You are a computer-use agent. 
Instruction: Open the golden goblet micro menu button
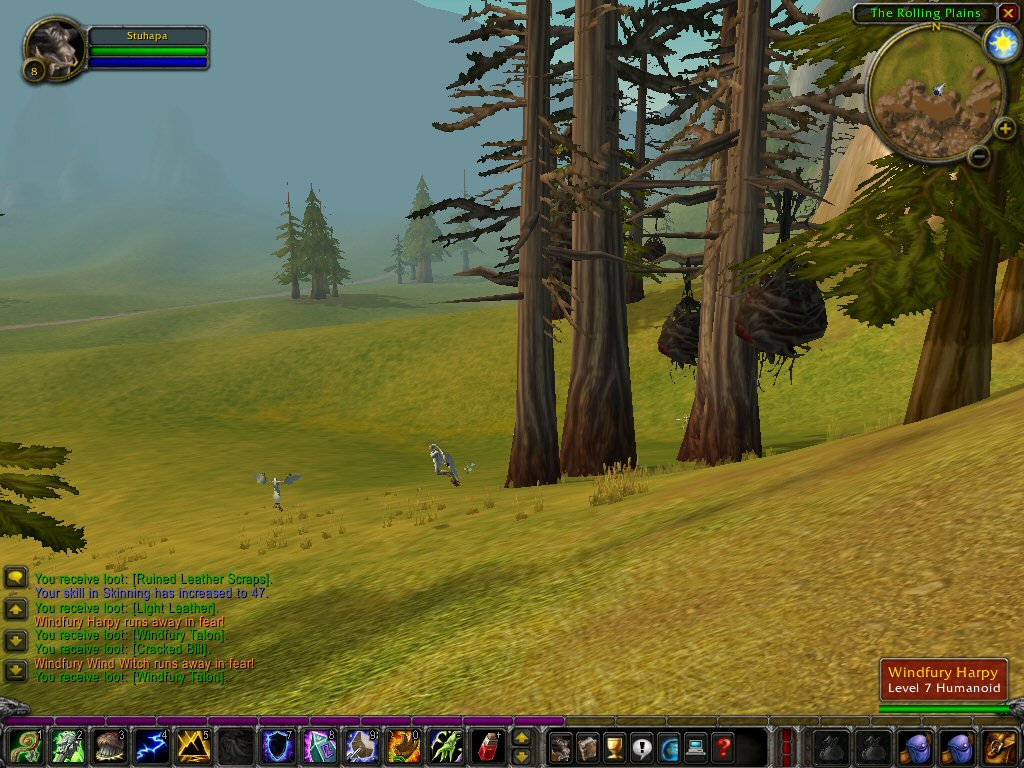tap(614, 746)
